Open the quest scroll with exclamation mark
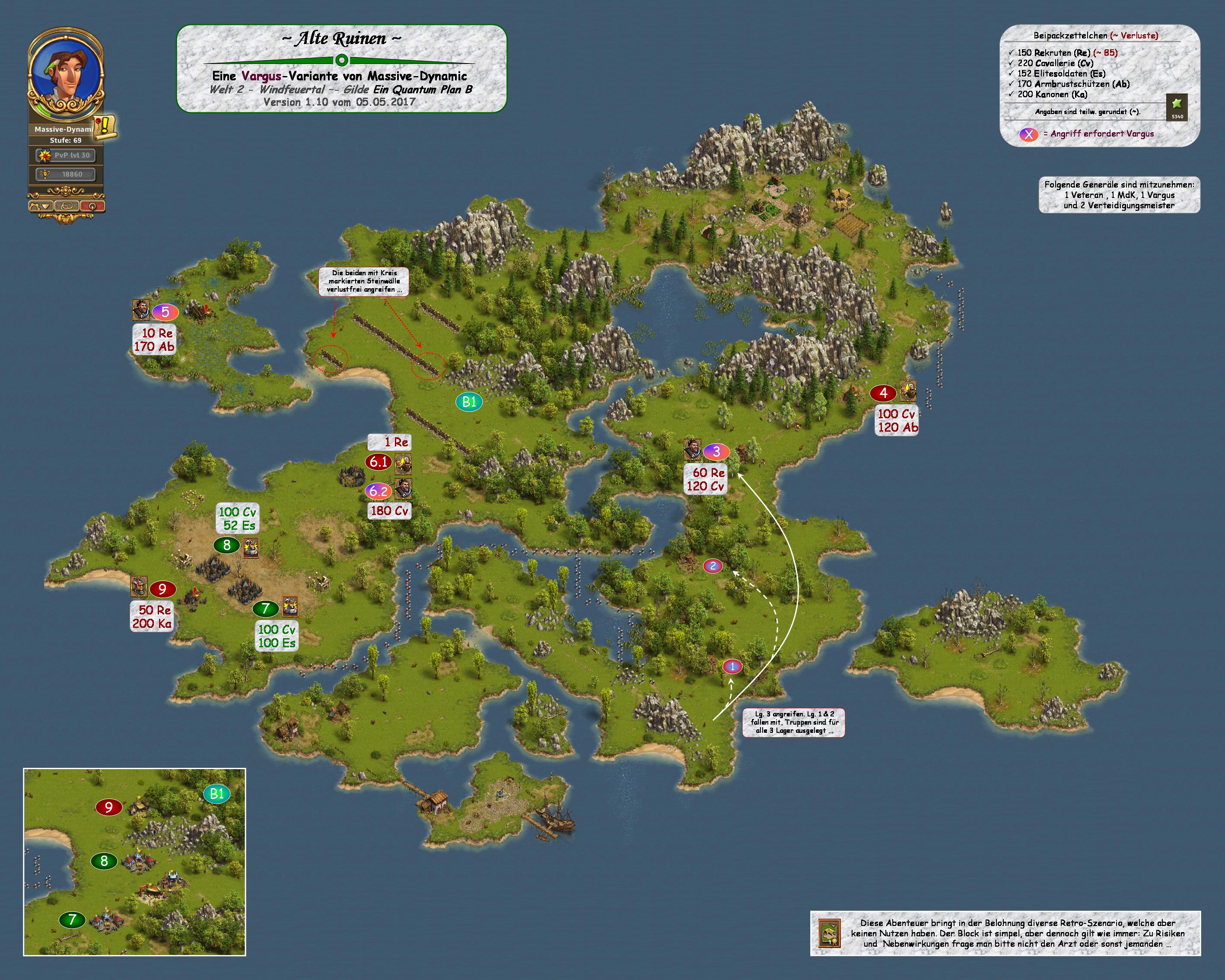This screenshot has width=1225, height=980. coord(105,126)
